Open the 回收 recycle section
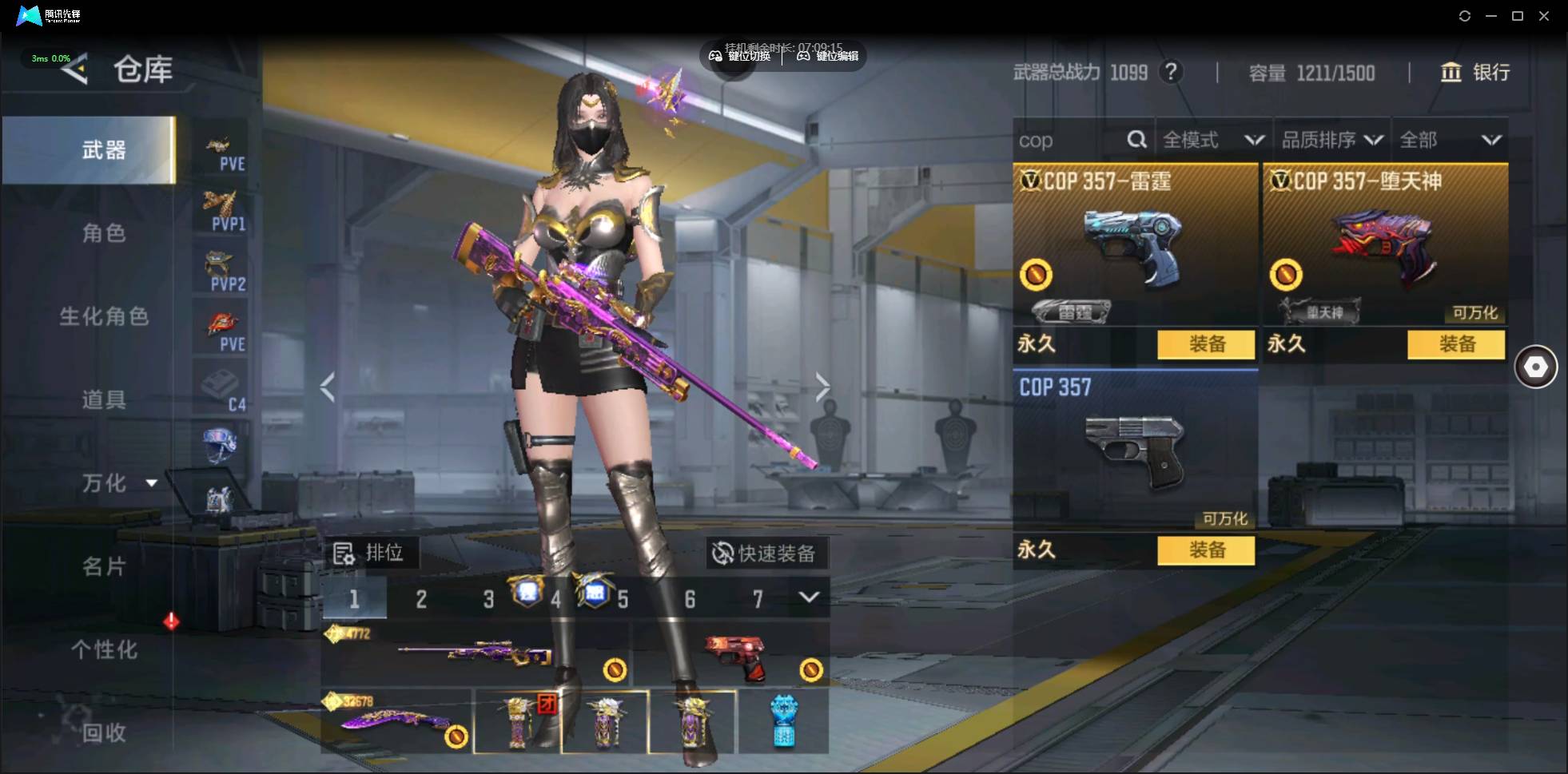 coord(104,732)
